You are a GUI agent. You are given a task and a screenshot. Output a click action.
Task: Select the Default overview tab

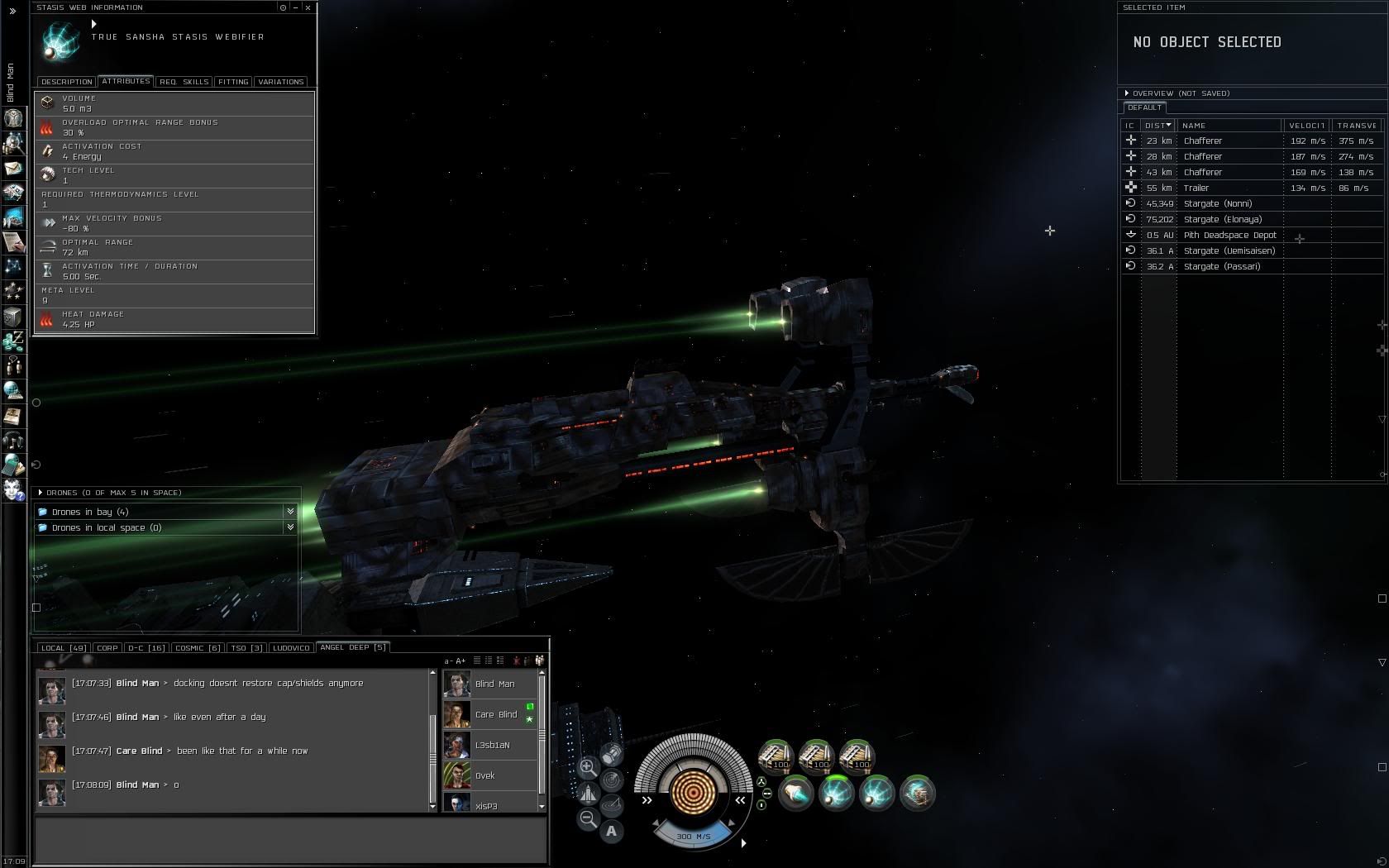click(x=1144, y=108)
